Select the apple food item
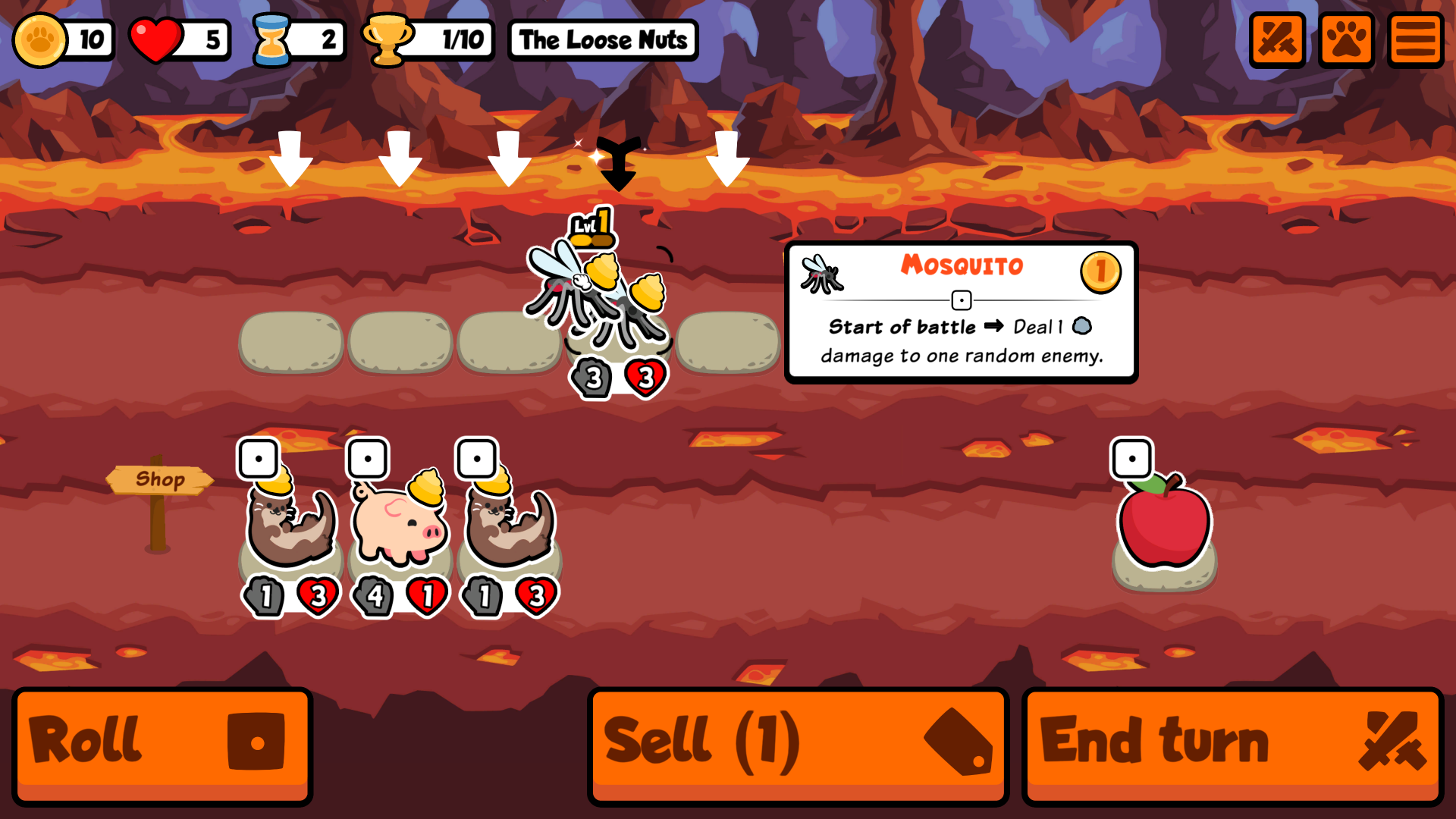 (x=1163, y=523)
